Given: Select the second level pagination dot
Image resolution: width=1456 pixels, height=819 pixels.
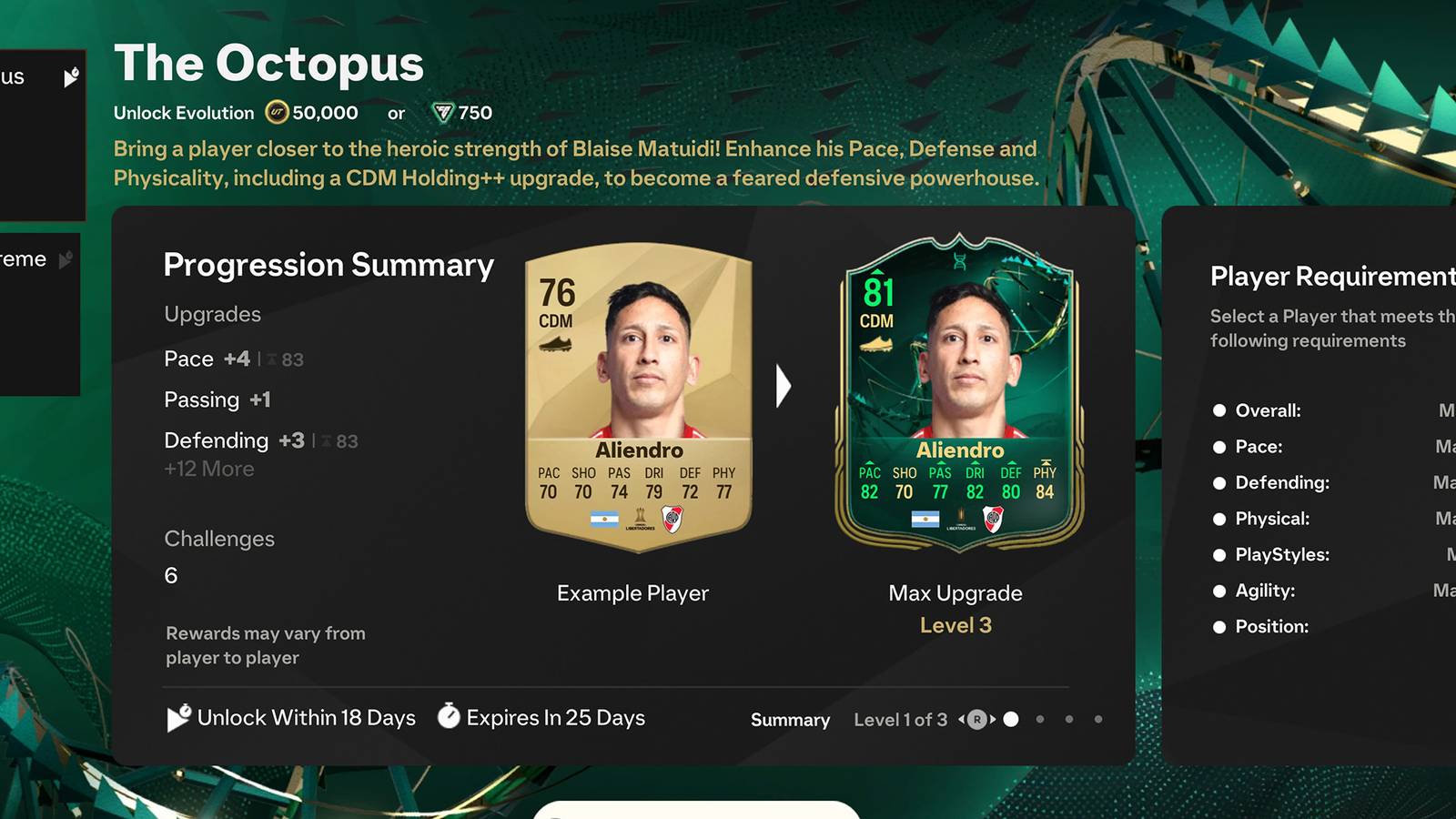Looking at the screenshot, I should pos(1041,719).
